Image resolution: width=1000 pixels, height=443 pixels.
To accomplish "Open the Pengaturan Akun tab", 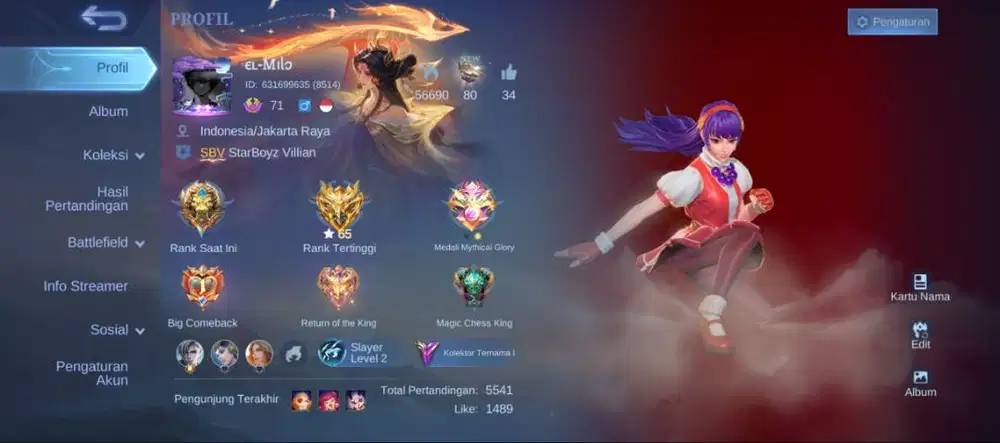I will point(91,373).
